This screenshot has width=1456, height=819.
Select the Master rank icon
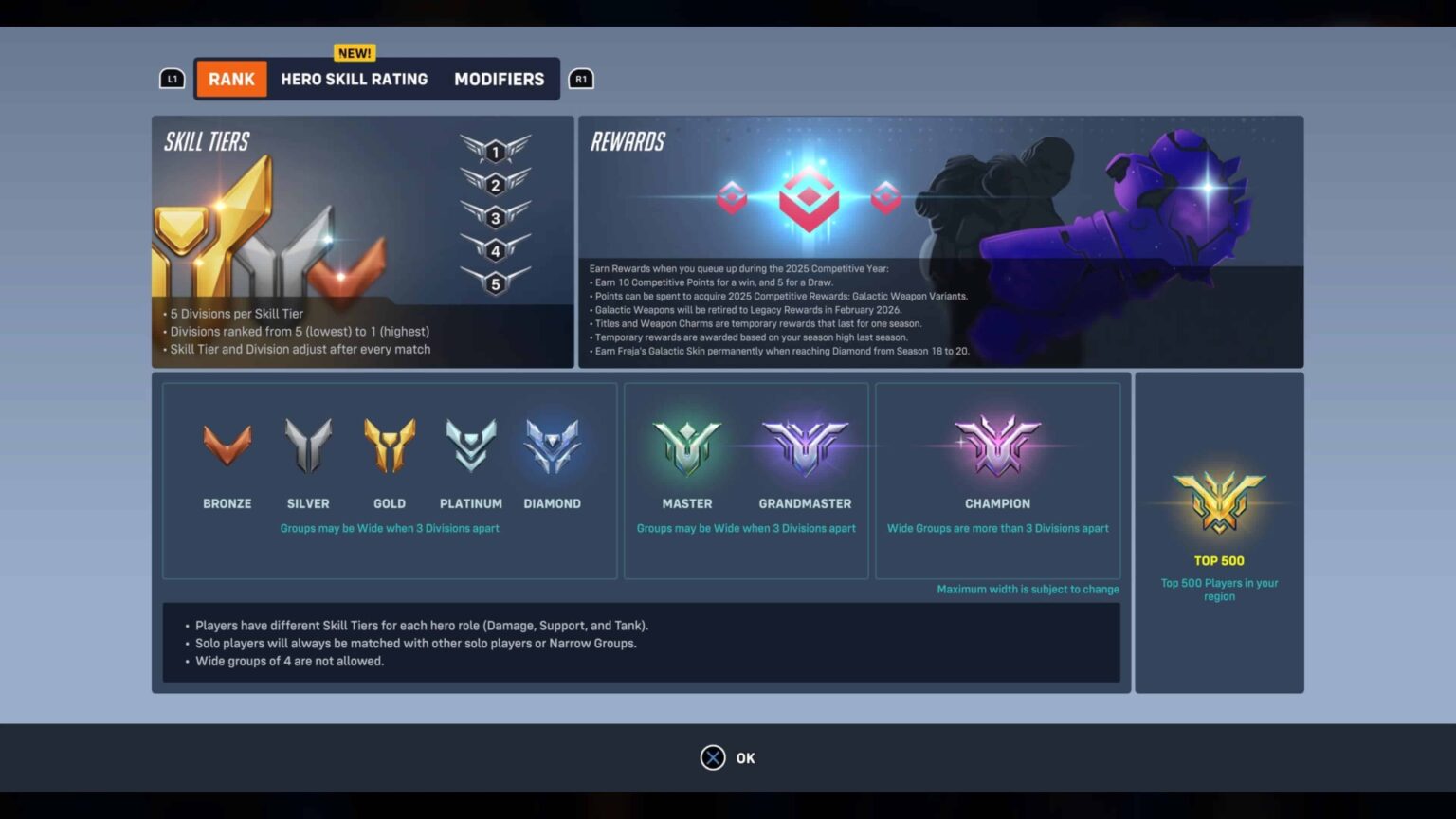point(687,444)
